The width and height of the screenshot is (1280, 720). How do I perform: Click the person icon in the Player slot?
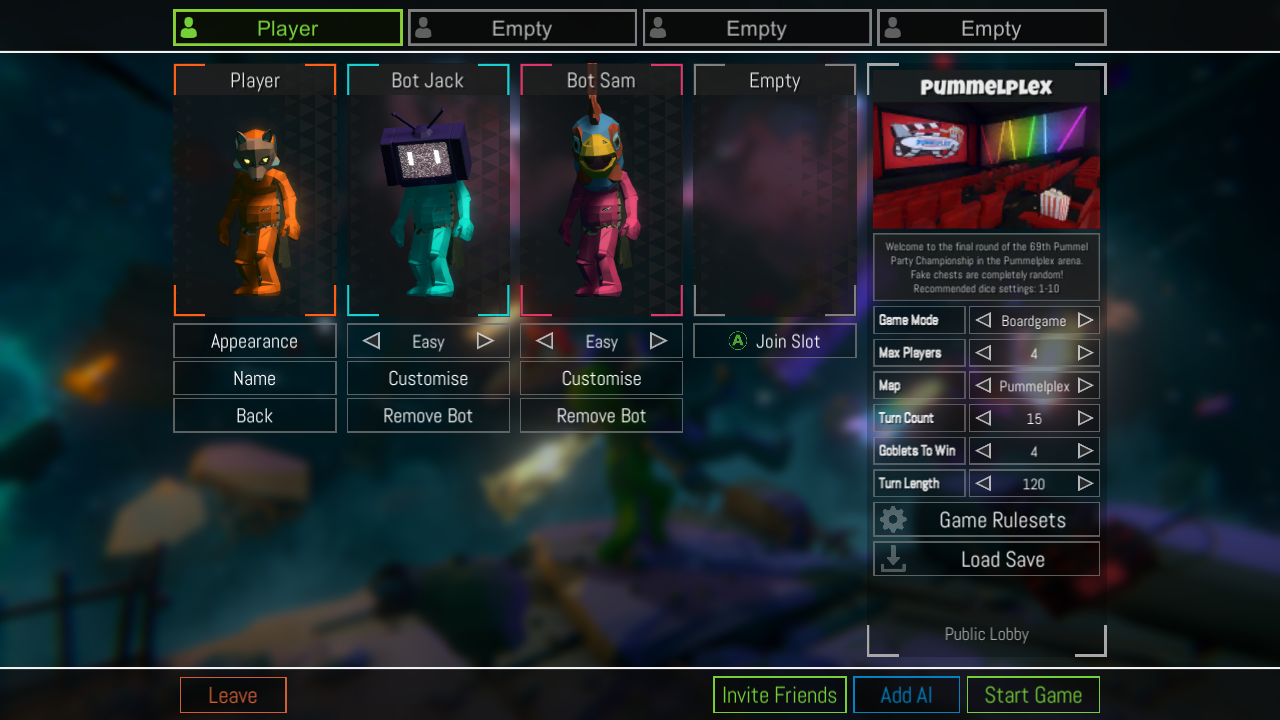click(x=190, y=27)
